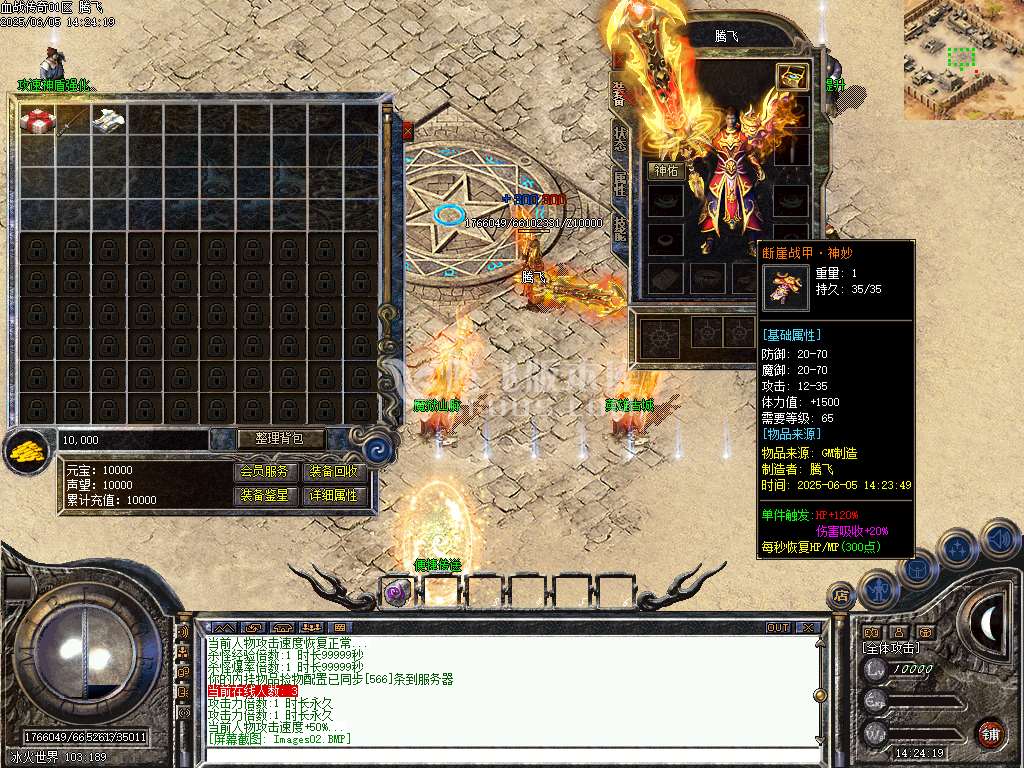
Task: Switch to the 状态 status tab
Action: 620,139
